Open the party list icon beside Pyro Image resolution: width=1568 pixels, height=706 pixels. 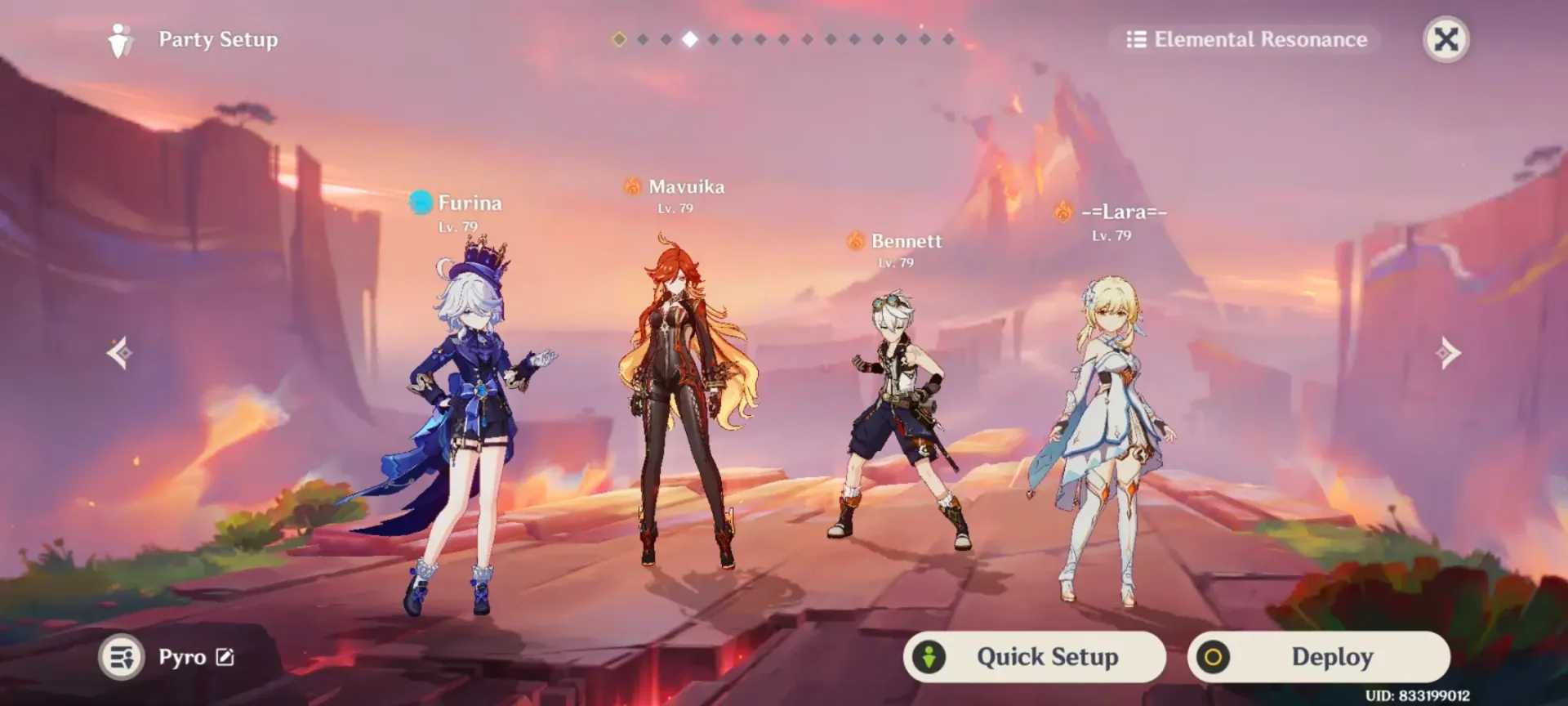122,657
